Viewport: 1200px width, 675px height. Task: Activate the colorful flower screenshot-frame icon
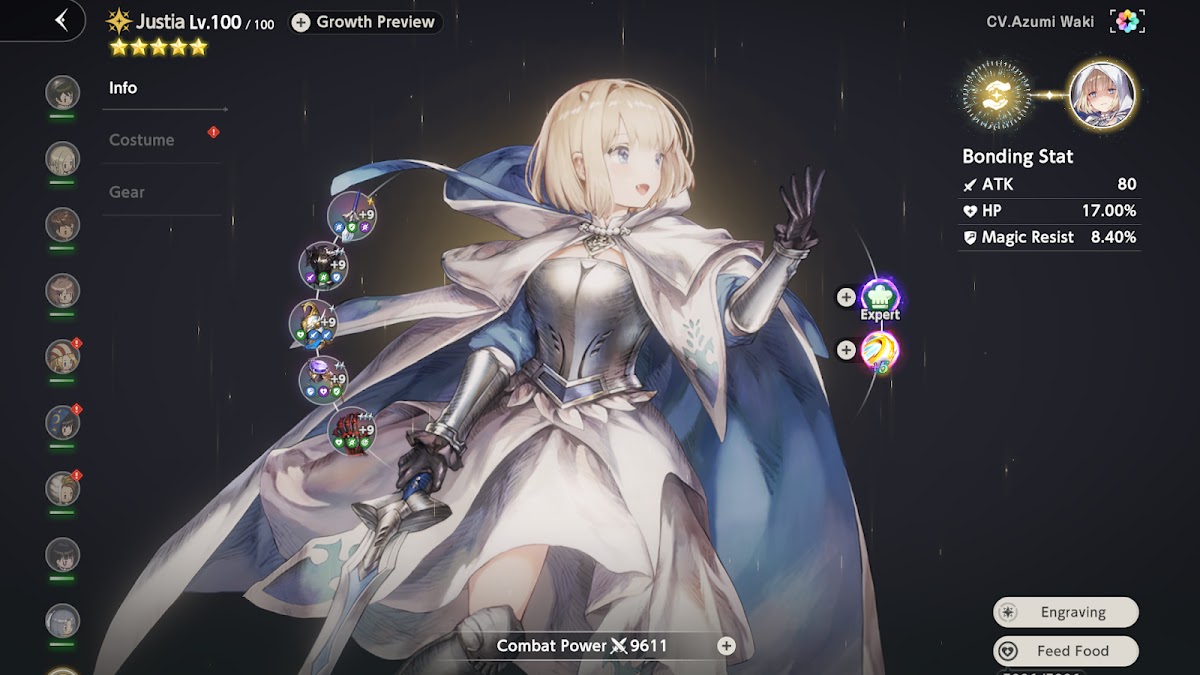1127,21
